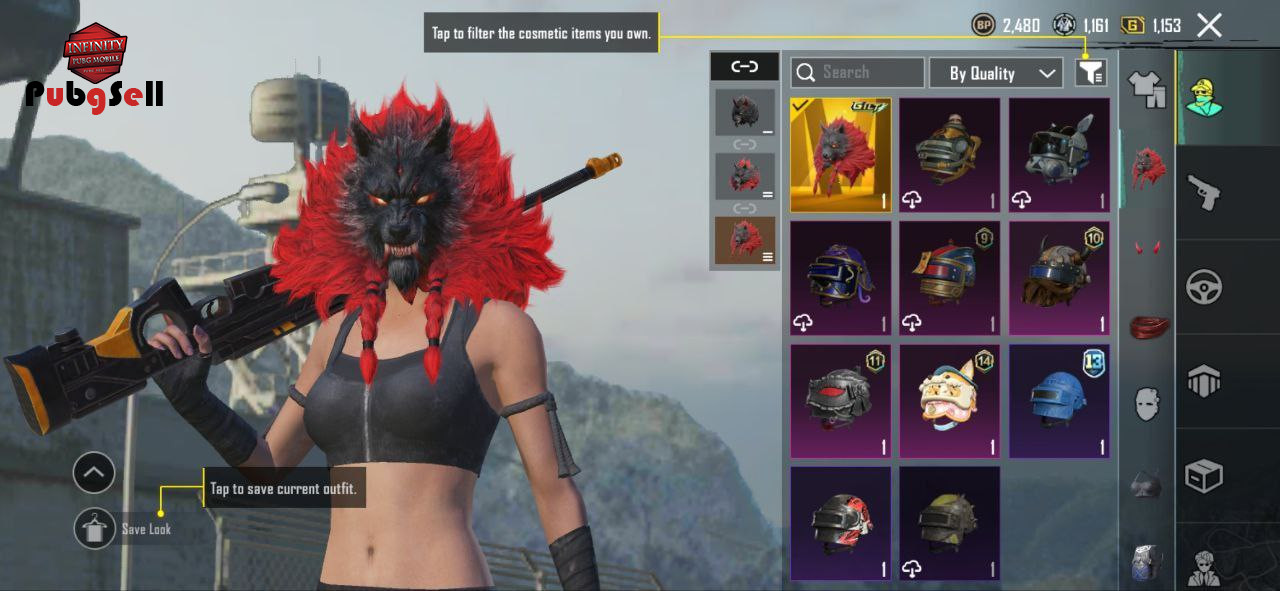
Task: Select the face mask category icon
Action: pyautogui.click(x=1147, y=404)
